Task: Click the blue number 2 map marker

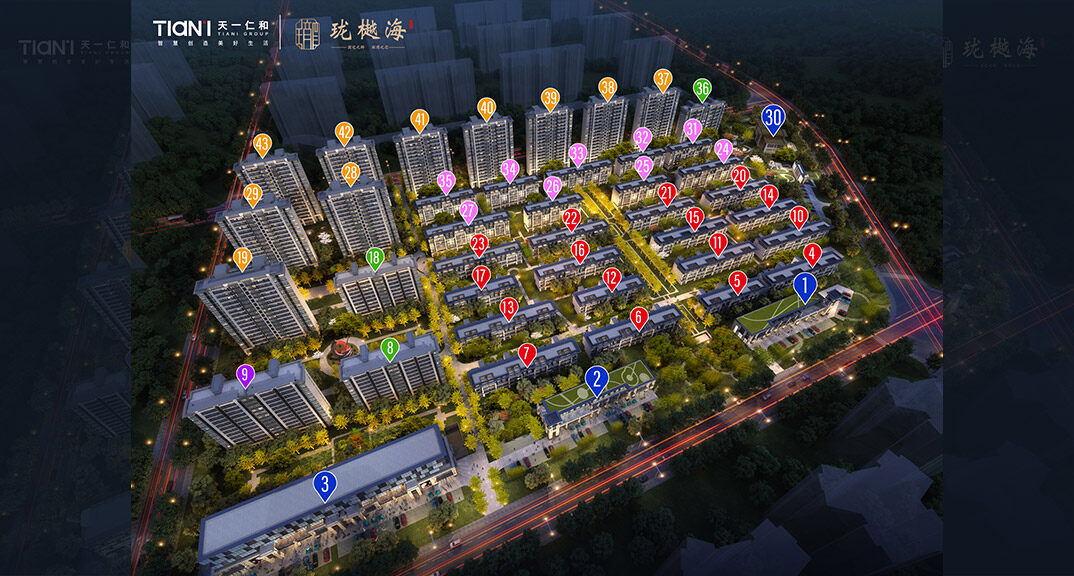Action: 596,379
